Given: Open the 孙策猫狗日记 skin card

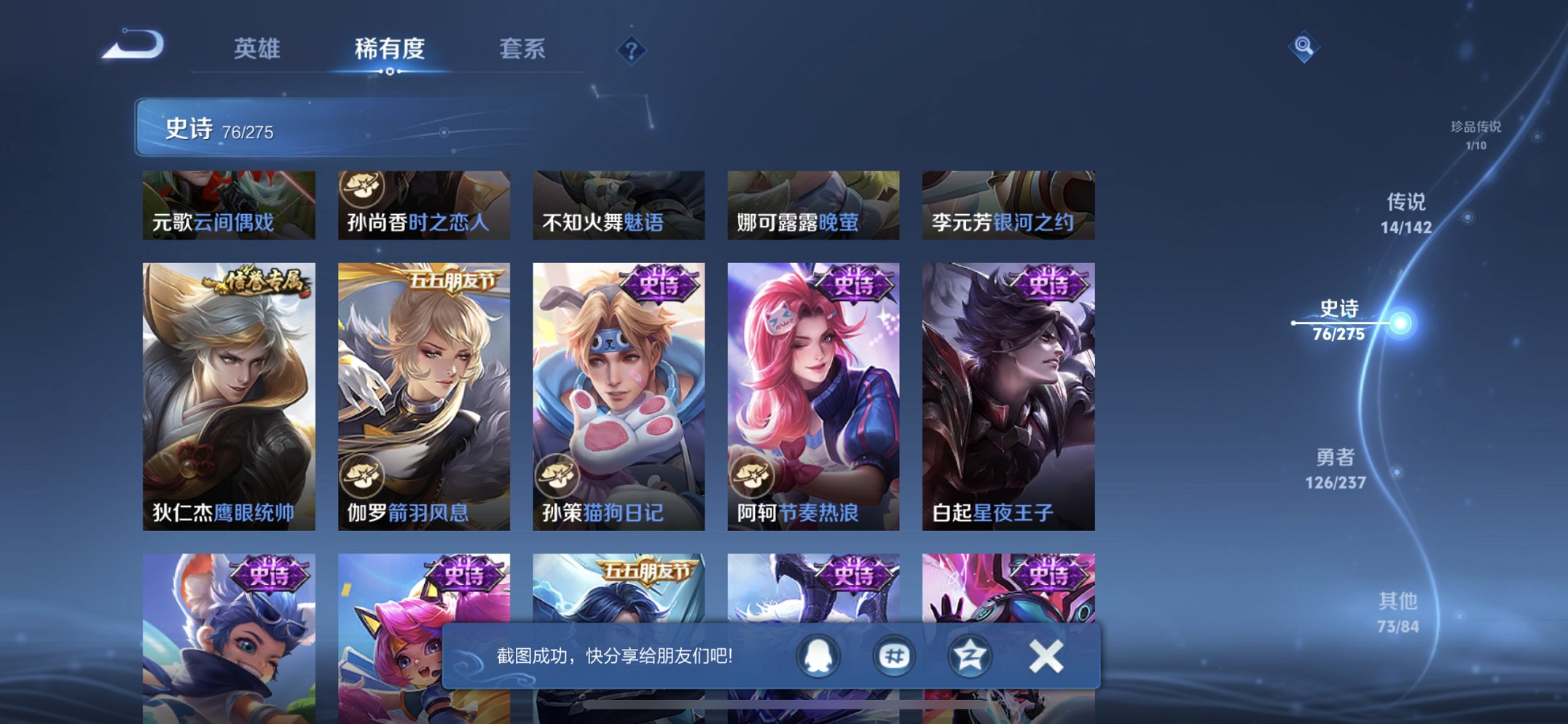Looking at the screenshot, I should pos(619,393).
